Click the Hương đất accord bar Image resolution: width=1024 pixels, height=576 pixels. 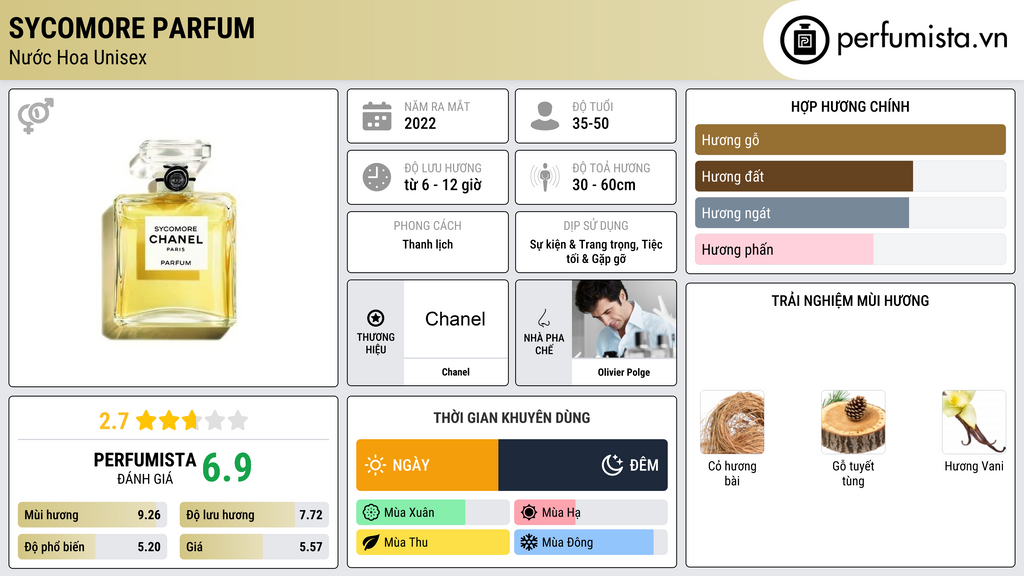coord(850,177)
